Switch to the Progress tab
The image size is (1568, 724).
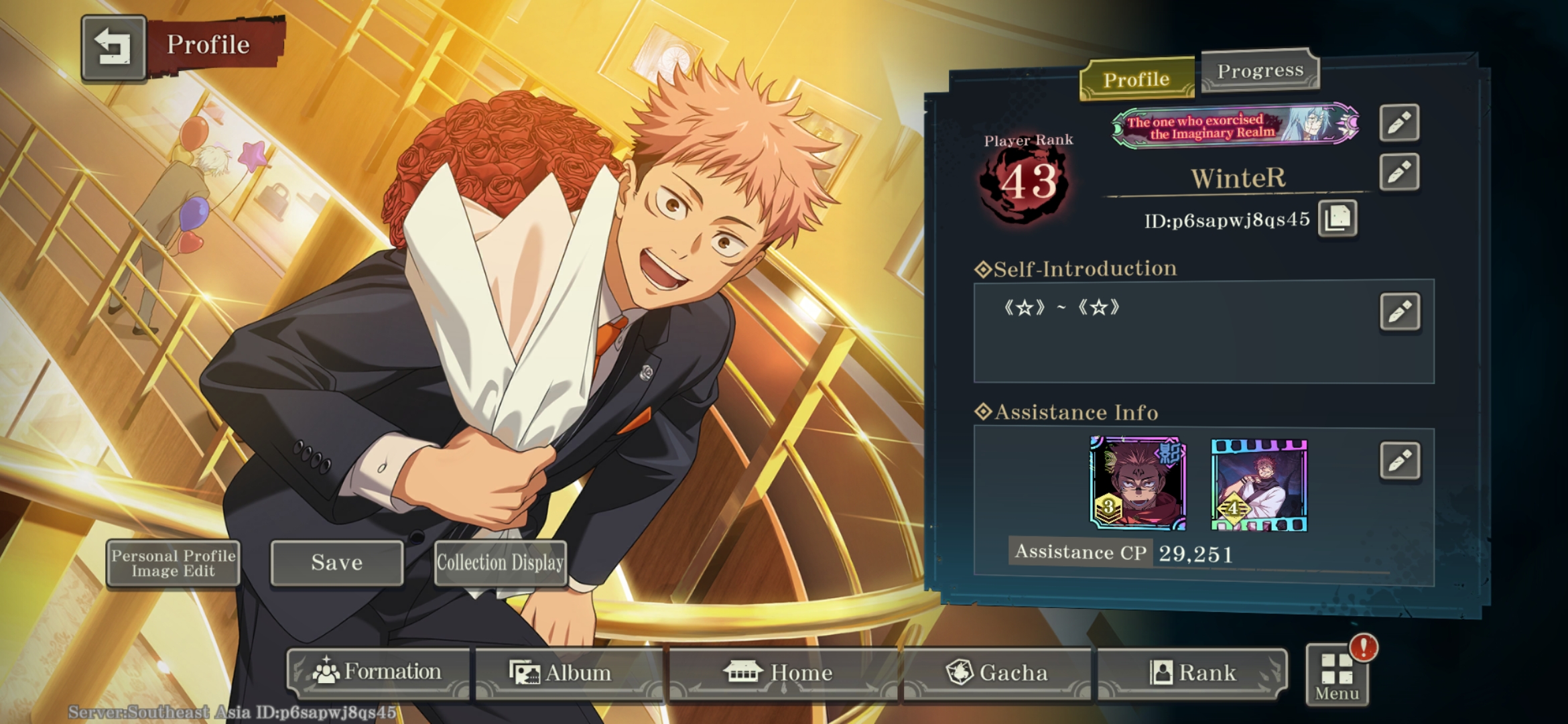click(1260, 70)
